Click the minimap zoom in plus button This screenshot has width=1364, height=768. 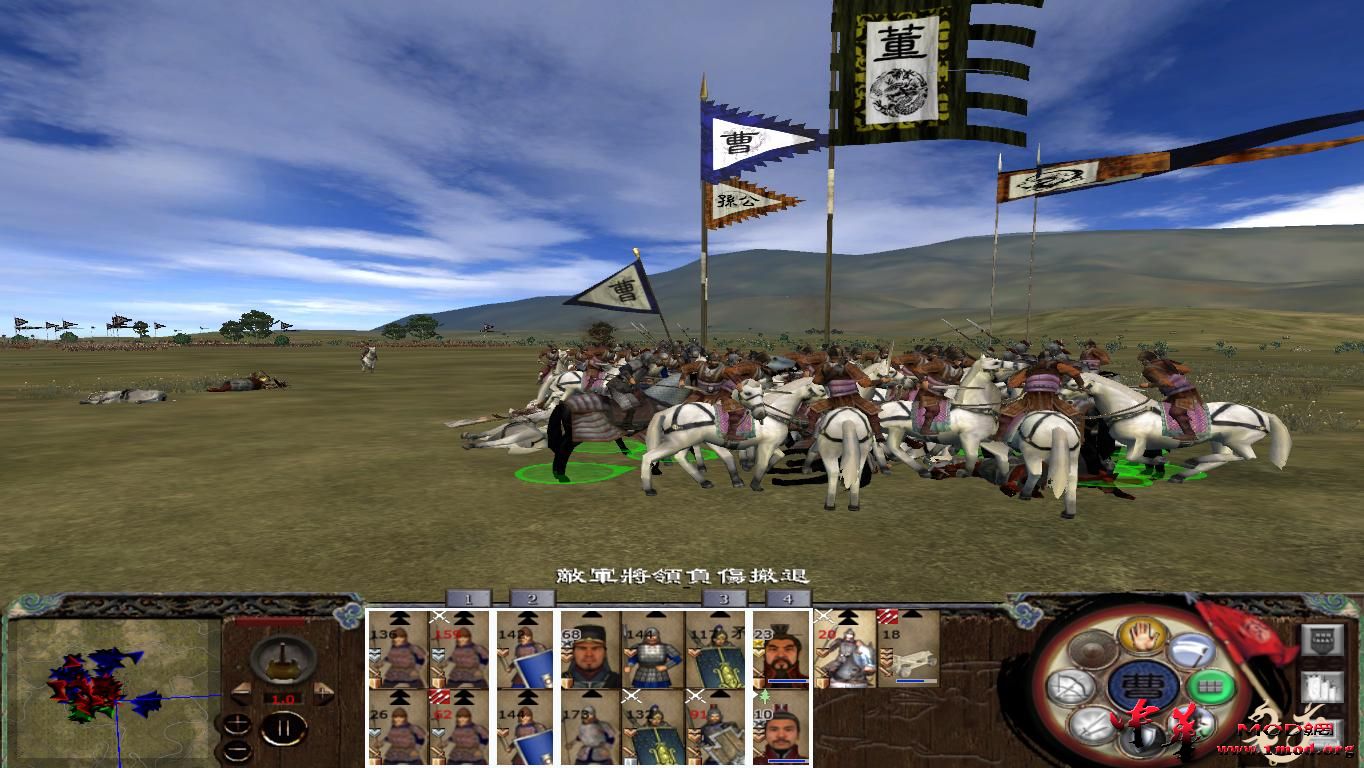[x=237, y=722]
